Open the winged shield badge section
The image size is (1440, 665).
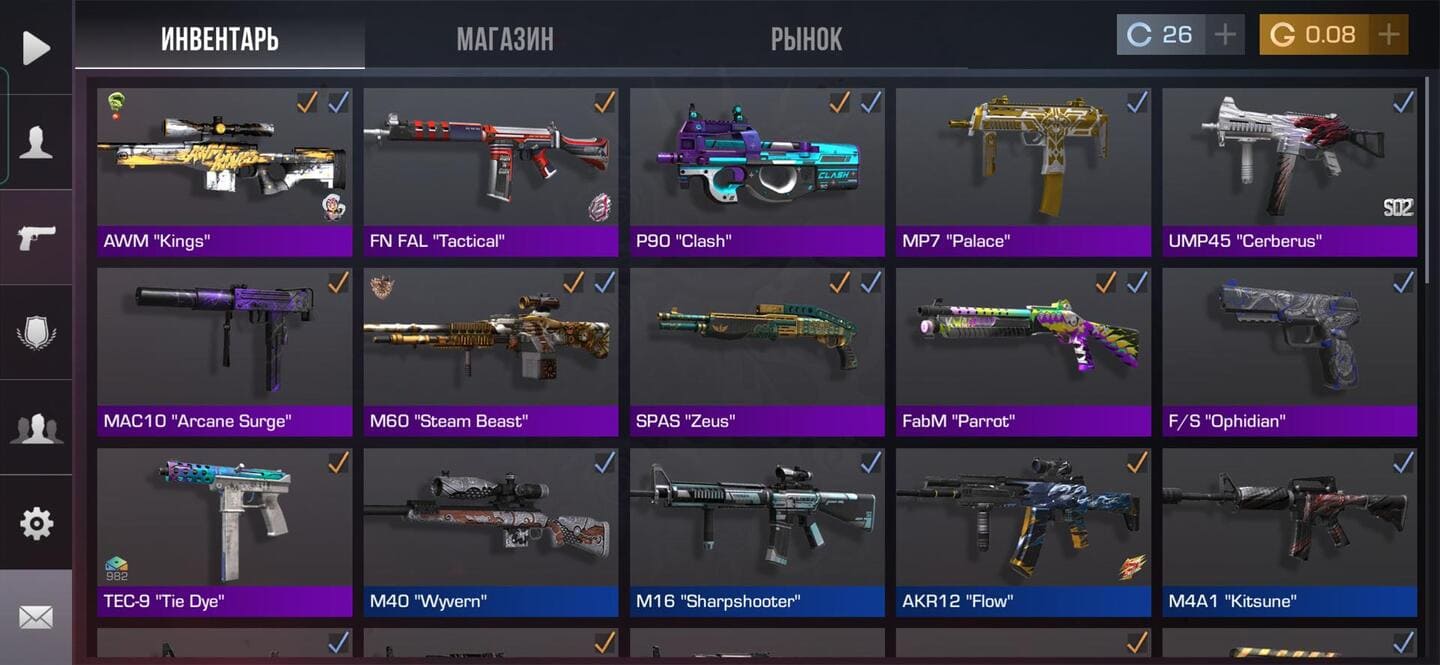point(36,332)
